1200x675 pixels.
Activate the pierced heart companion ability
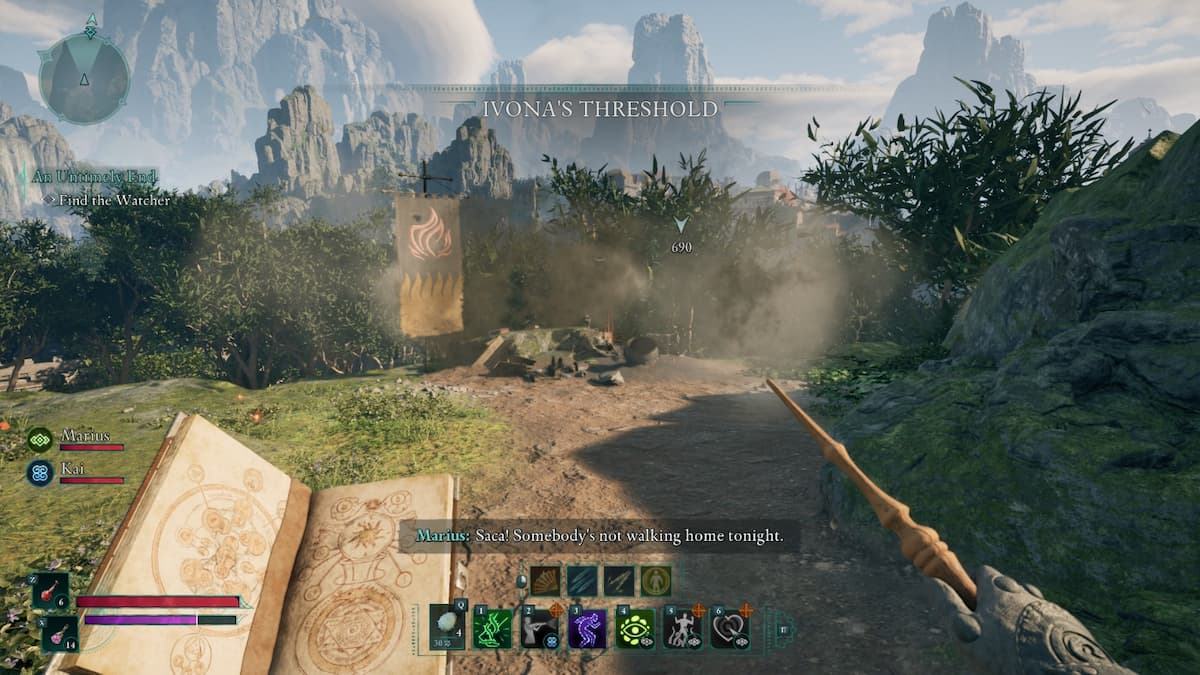coord(729,629)
